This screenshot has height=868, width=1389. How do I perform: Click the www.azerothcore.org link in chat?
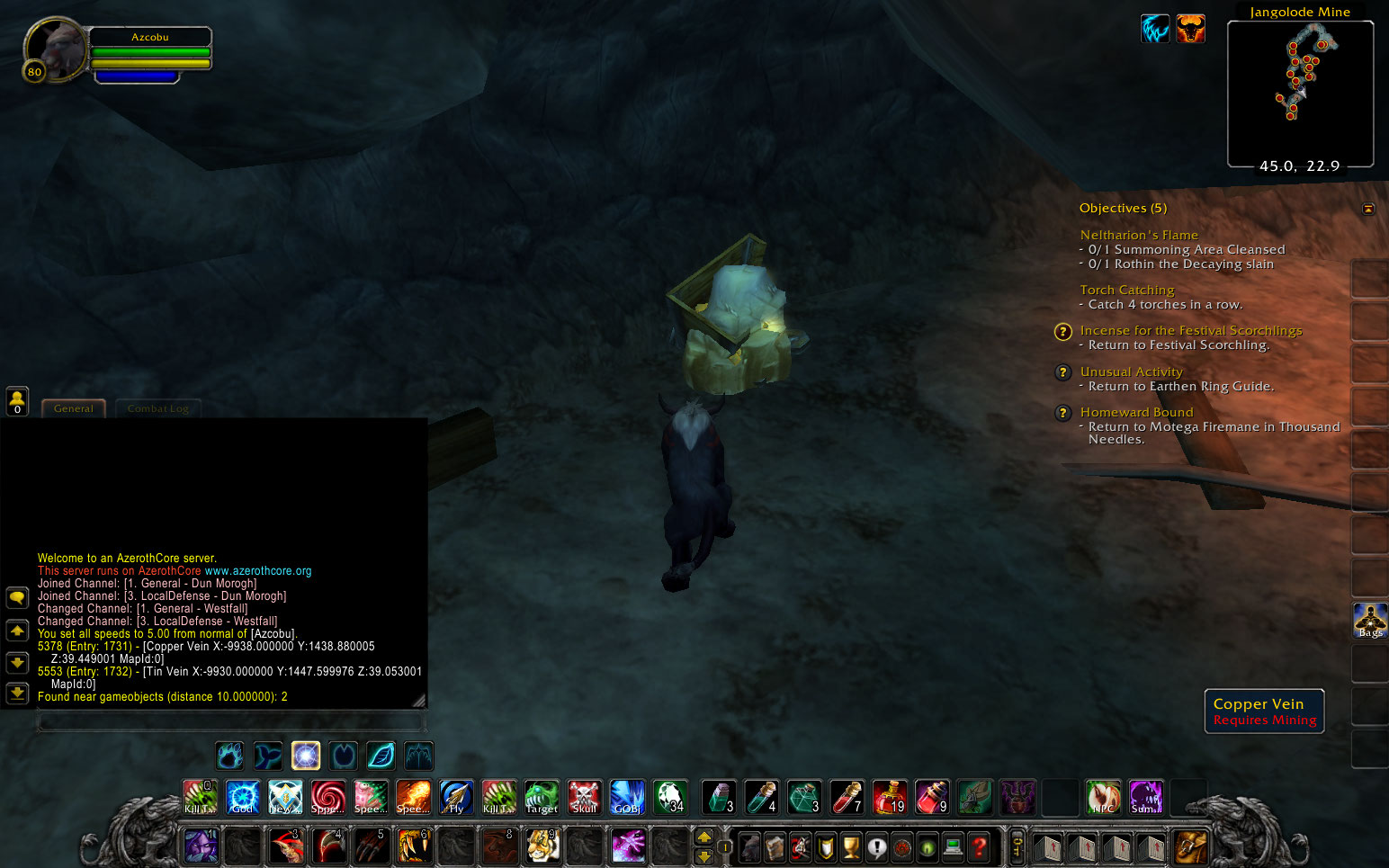(259, 570)
